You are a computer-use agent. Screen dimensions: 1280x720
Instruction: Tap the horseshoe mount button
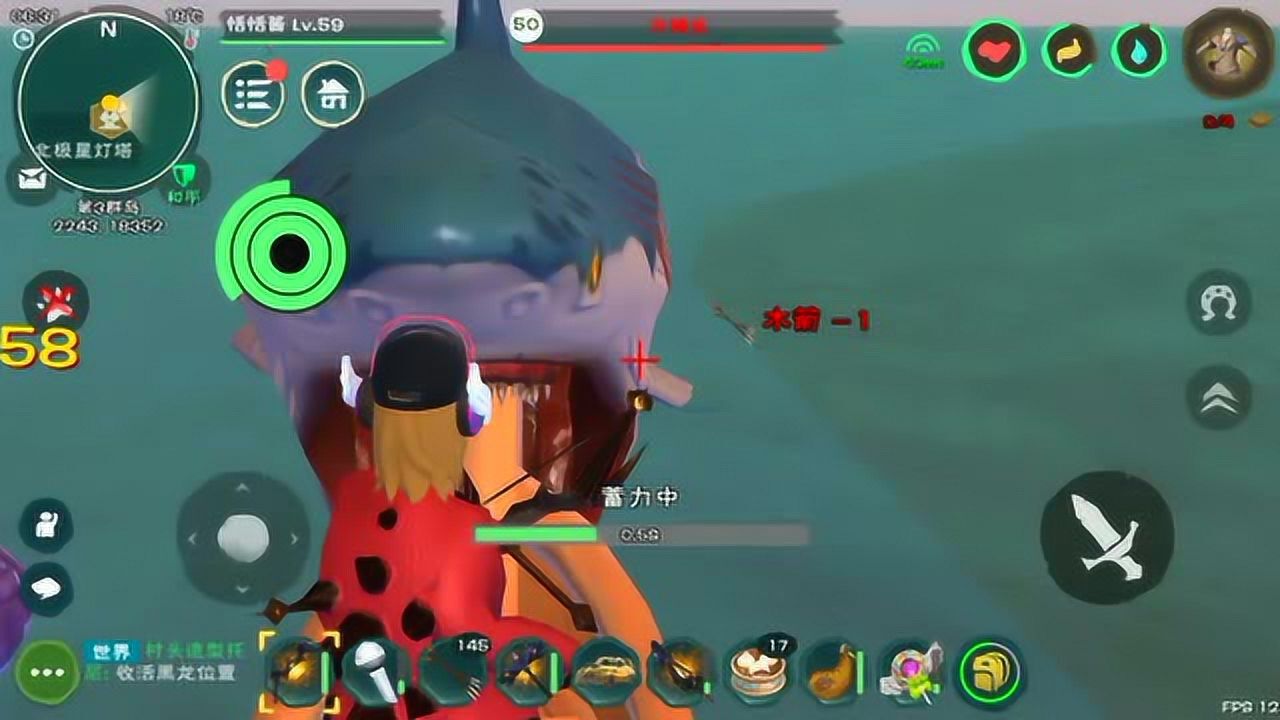1218,302
